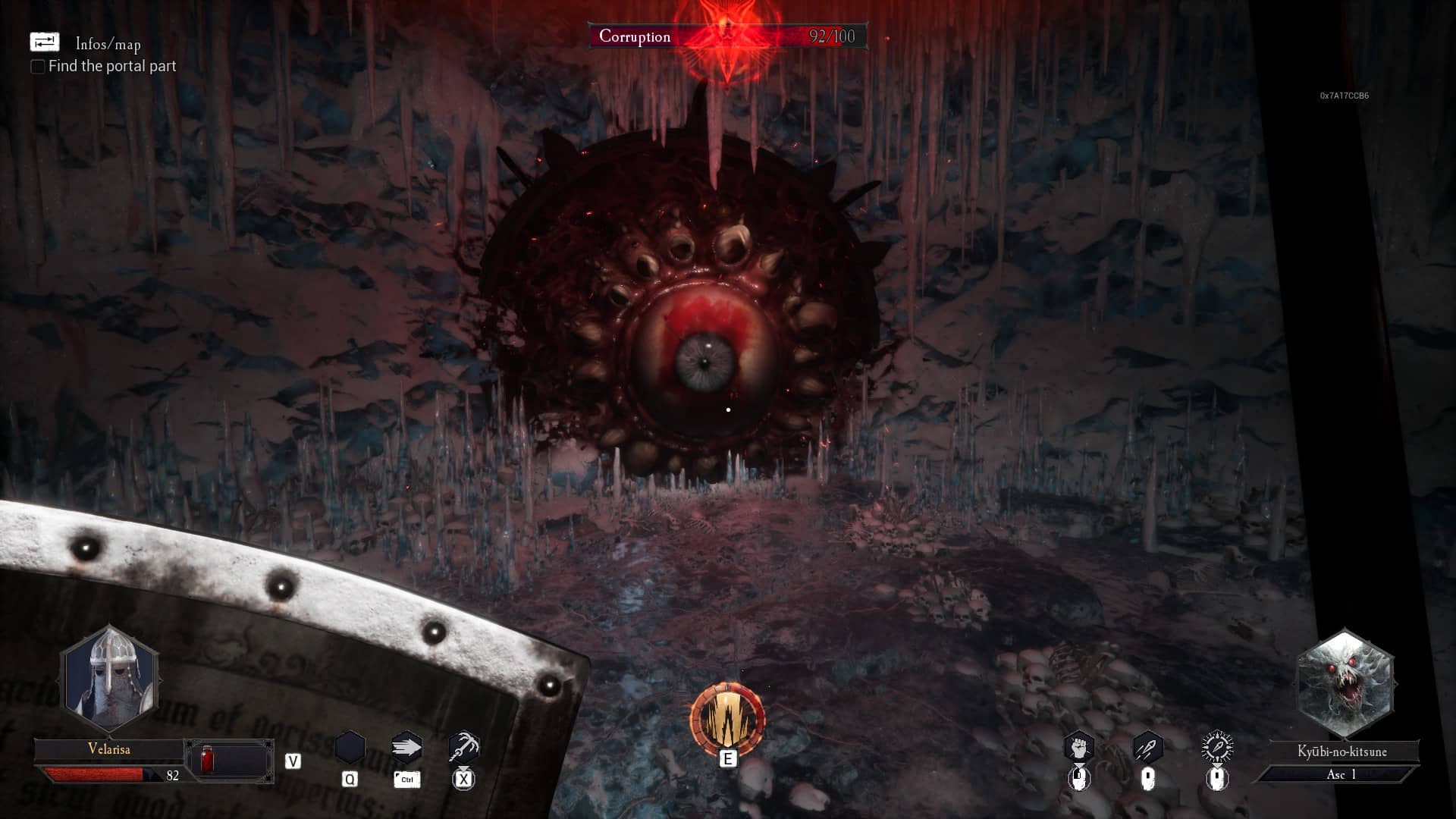Use the red health potion slot
Image resolution: width=1456 pixels, height=819 pixels.
[x=207, y=758]
